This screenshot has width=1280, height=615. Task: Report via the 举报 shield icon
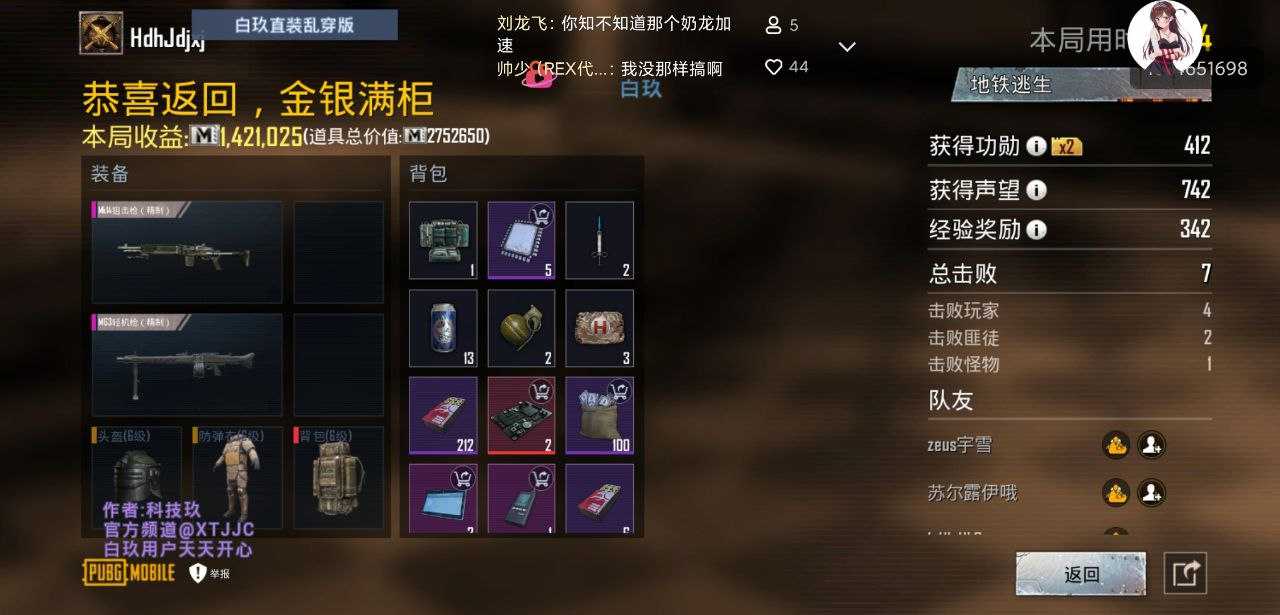pos(198,573)
